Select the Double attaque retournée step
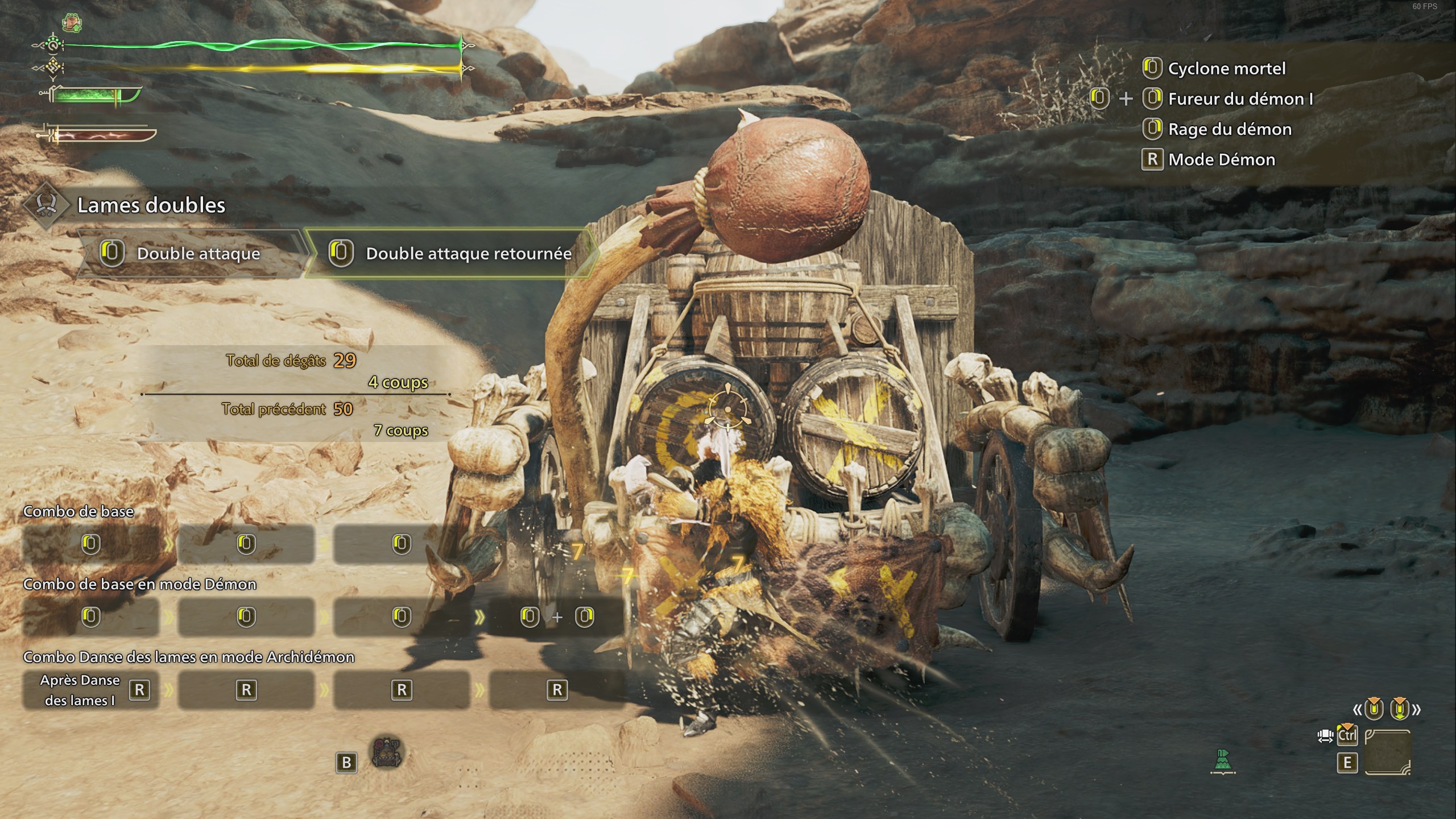The width and height of the screenshot is (1456, 819). click(449, 254)
